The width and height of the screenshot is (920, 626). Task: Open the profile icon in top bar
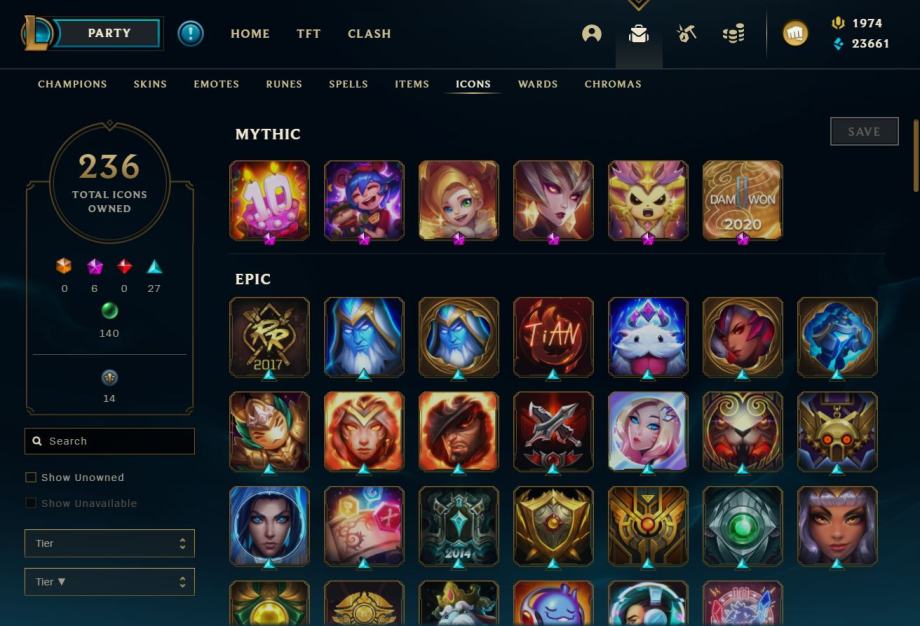(592, 33)
